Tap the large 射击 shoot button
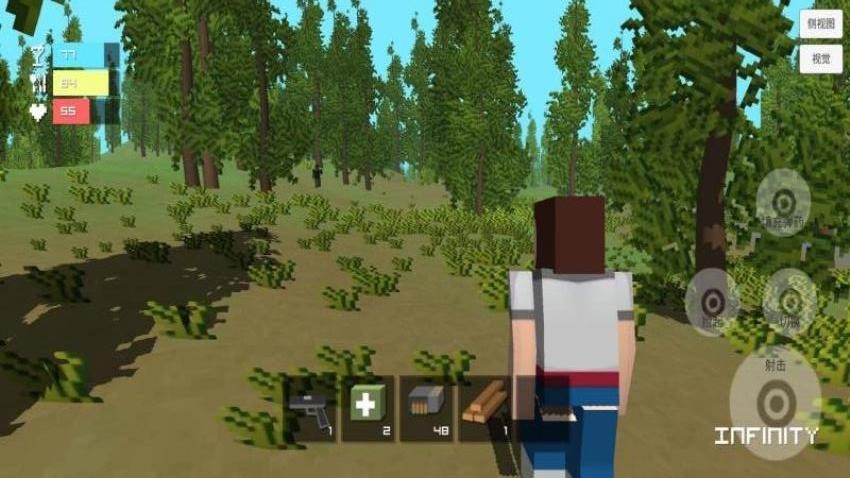The width and height of the screenshot is (850, 478). (x=775, y=401)
